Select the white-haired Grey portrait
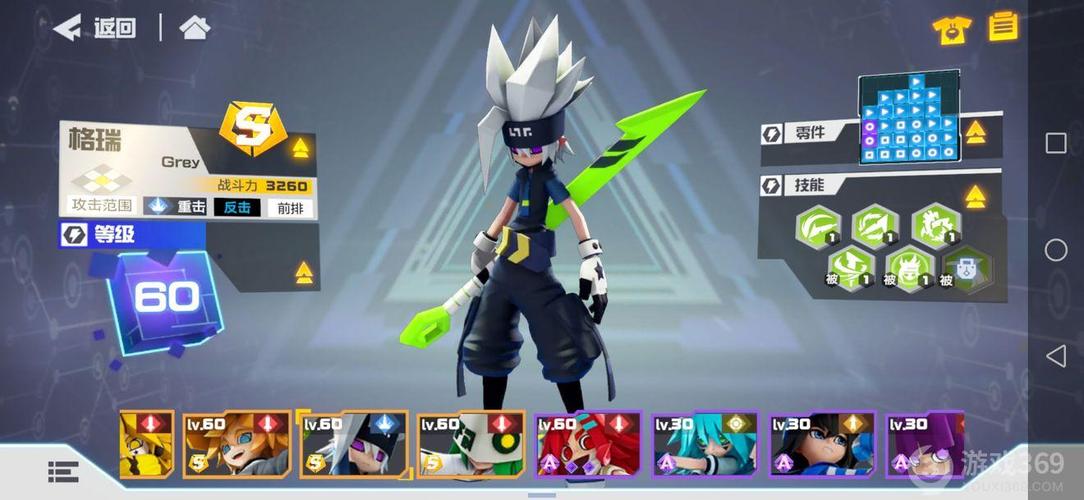The height and width of the screenshot is (500, 1084). click(352, 445)
